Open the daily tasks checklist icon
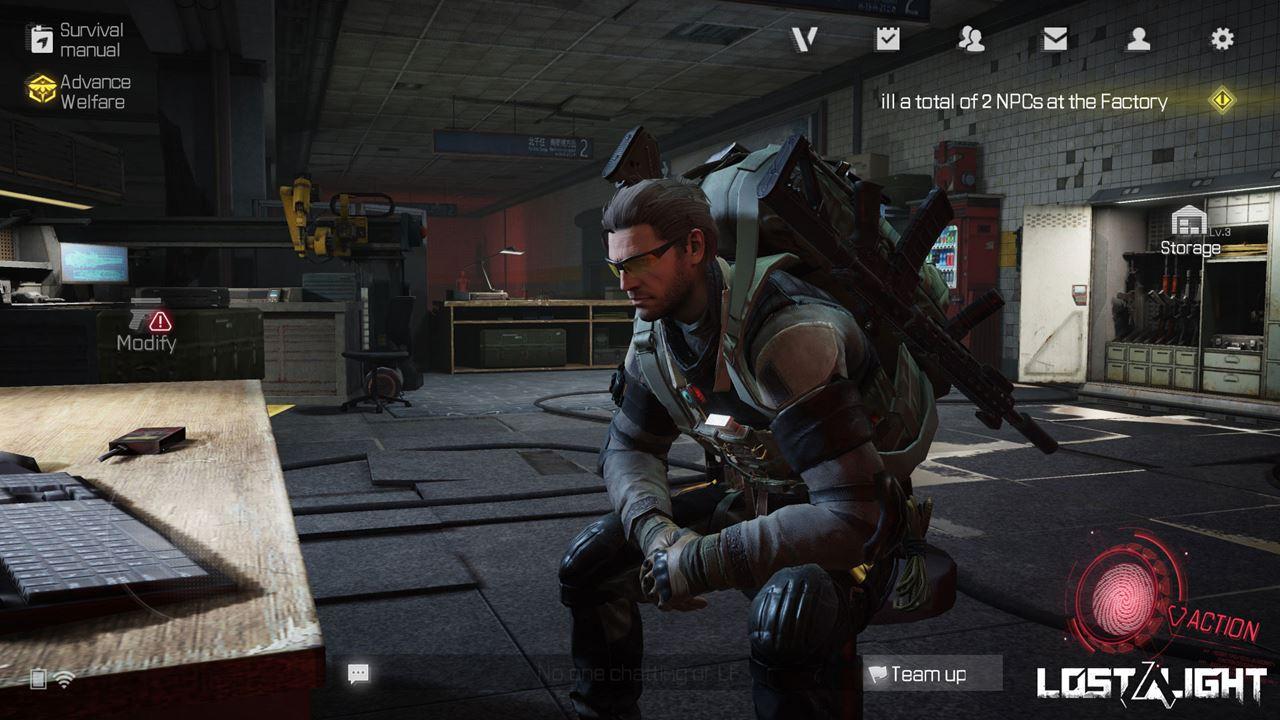The height and width of the screenshot is (720, 1280). point(889,40)
